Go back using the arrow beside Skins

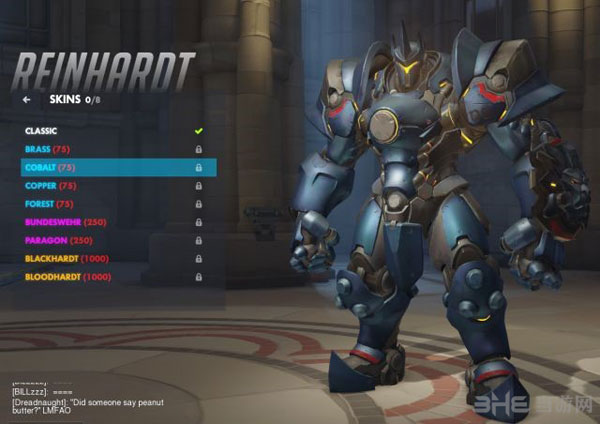coord(26,100)
